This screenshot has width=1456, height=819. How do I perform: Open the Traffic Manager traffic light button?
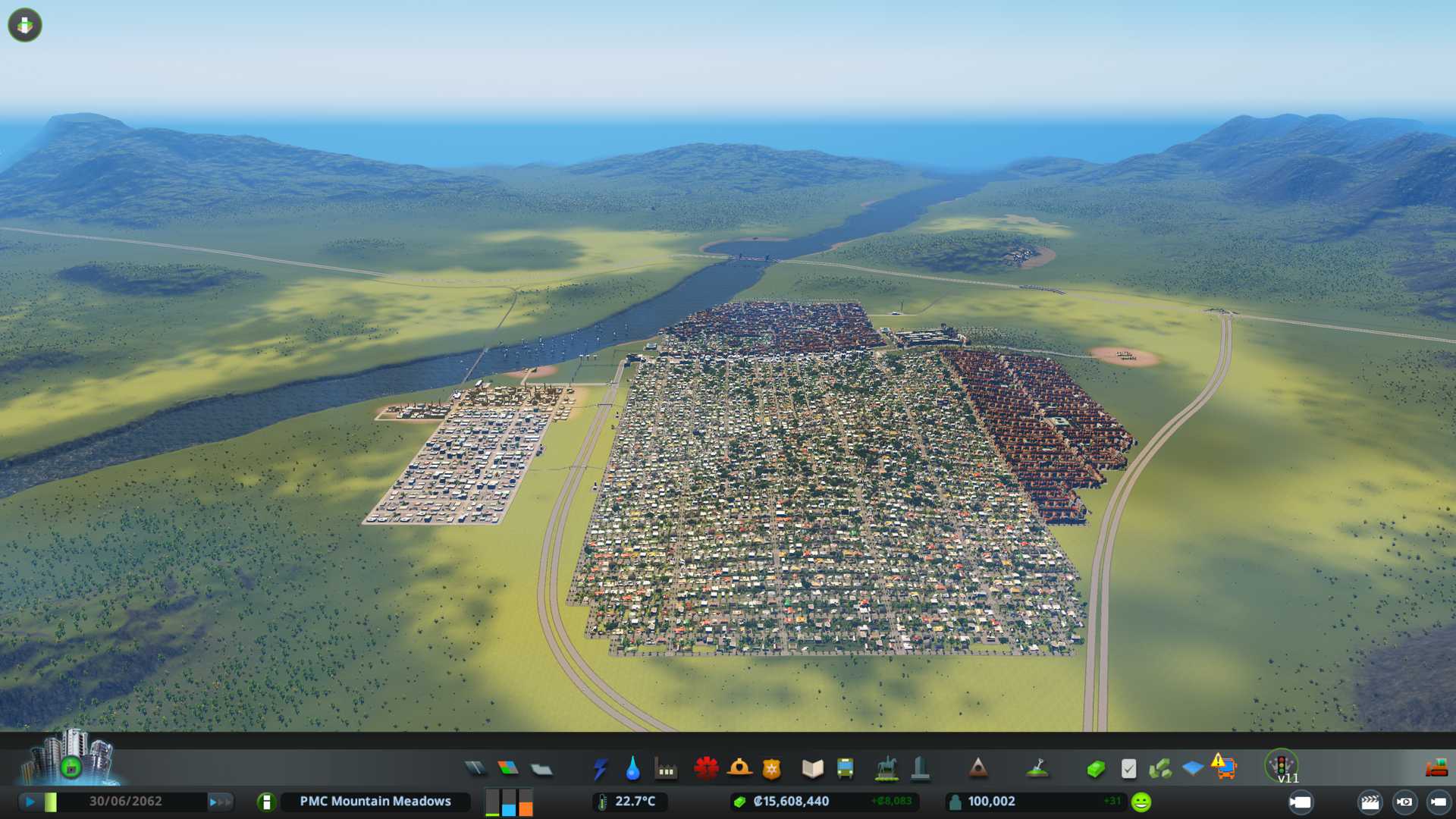[1282, 764]
